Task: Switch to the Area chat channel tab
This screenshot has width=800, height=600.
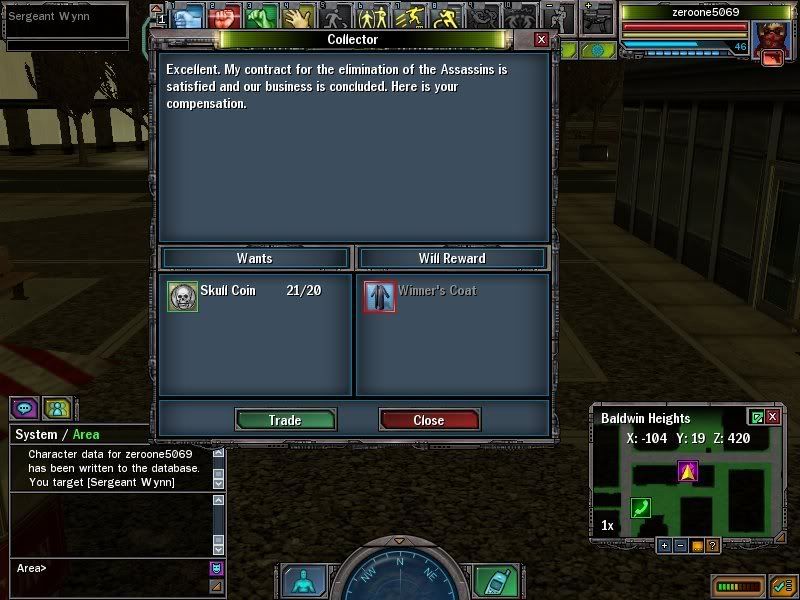Action: tap(86, 435)
